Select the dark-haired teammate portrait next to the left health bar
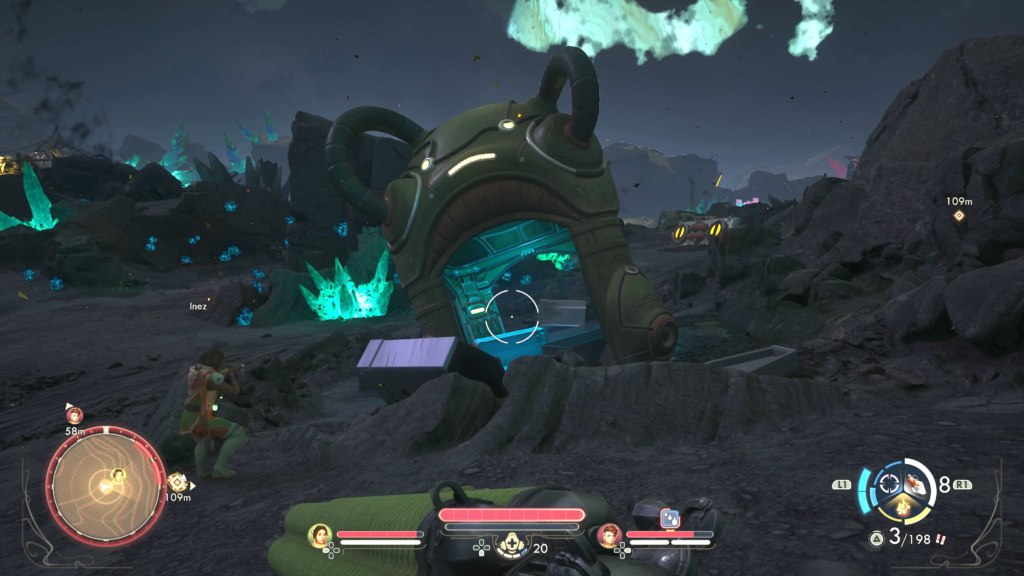Screen dimensions: 1024x576 click(x=320, y=535)
